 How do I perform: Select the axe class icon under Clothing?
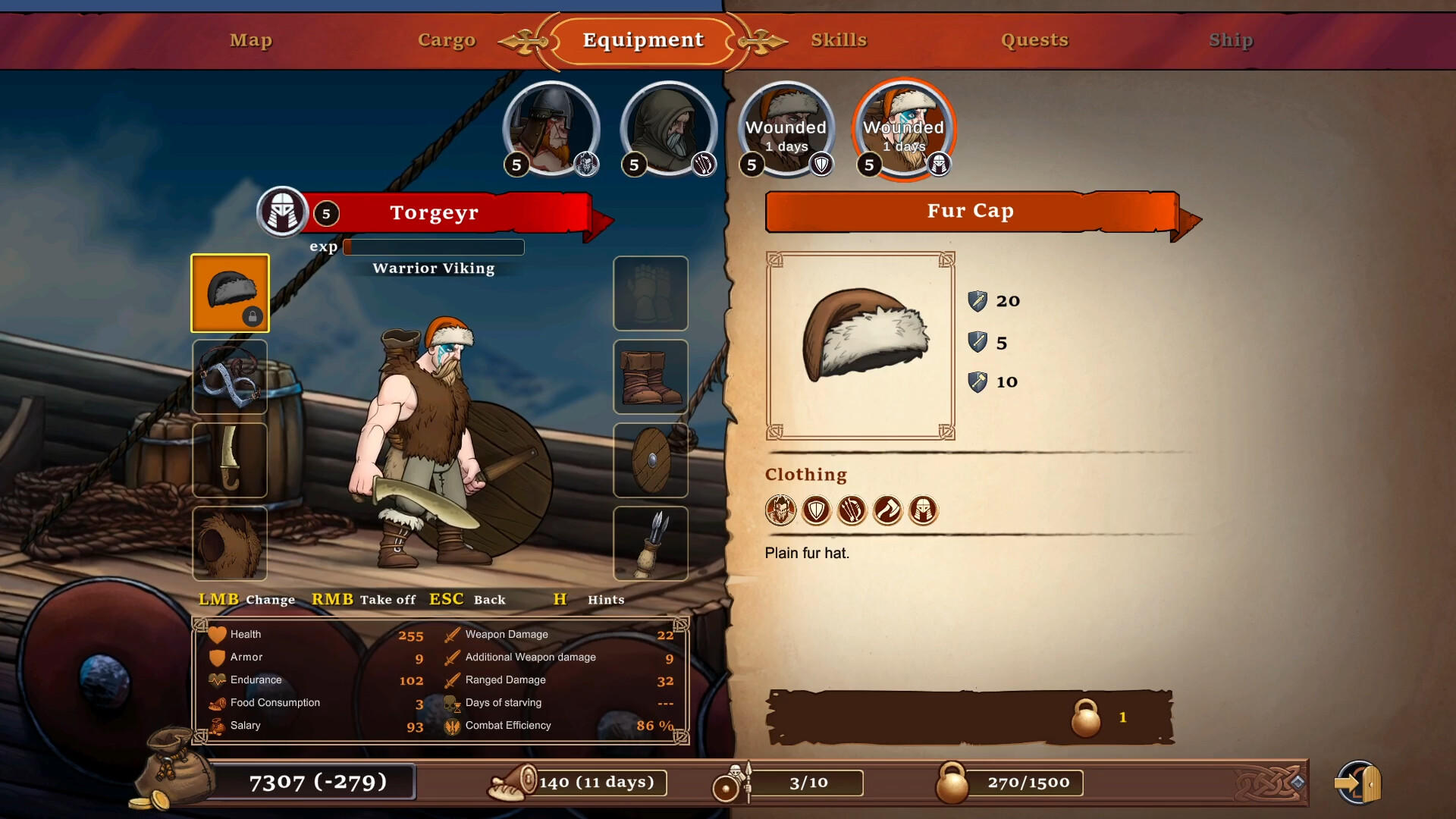coord(887,510)
